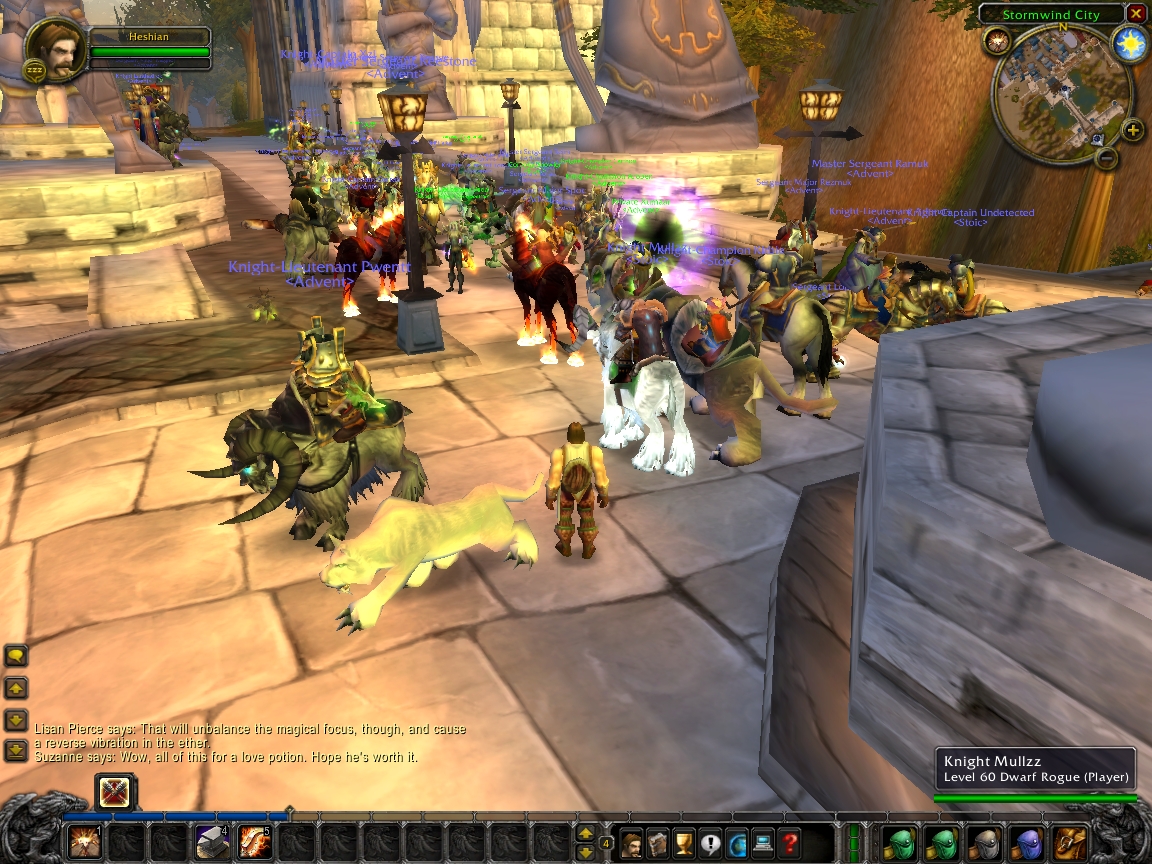Open the quest log exclamation button
The image size is (1152, 864).
tap(710, 842)
